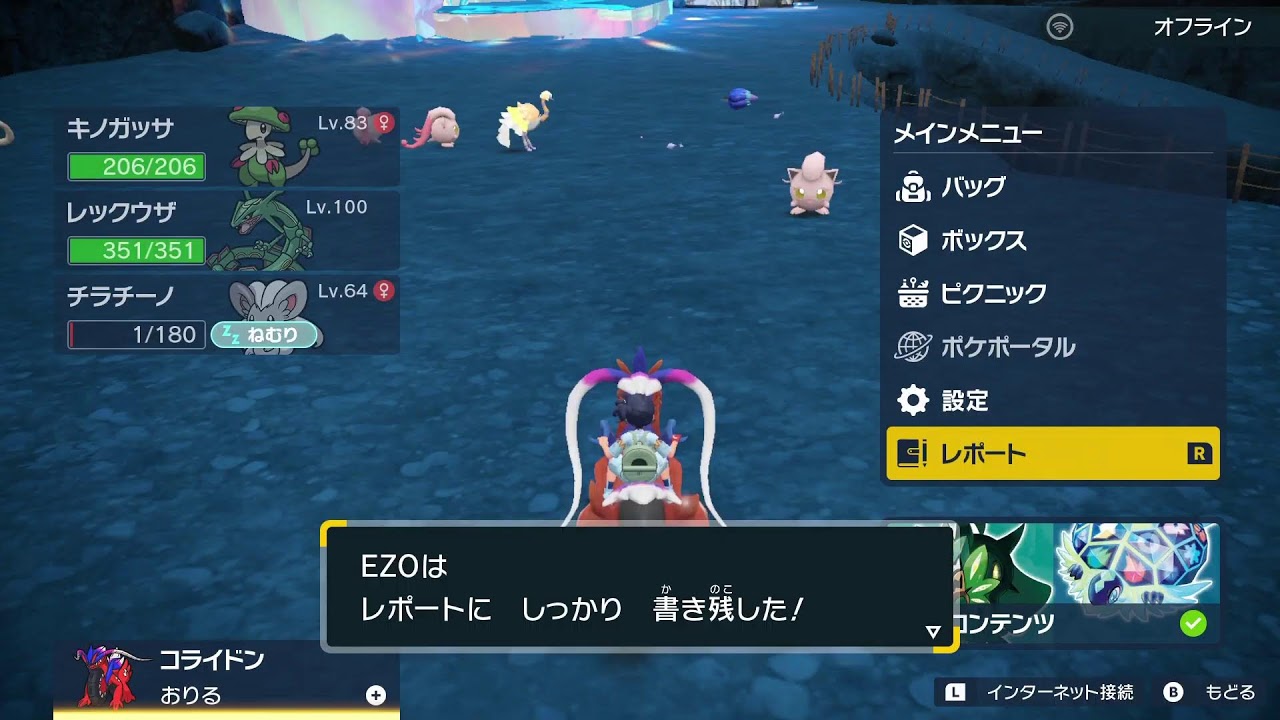Click the ▼ arrow to advance the dialog

pyautogui.click(x=934, y=630)
